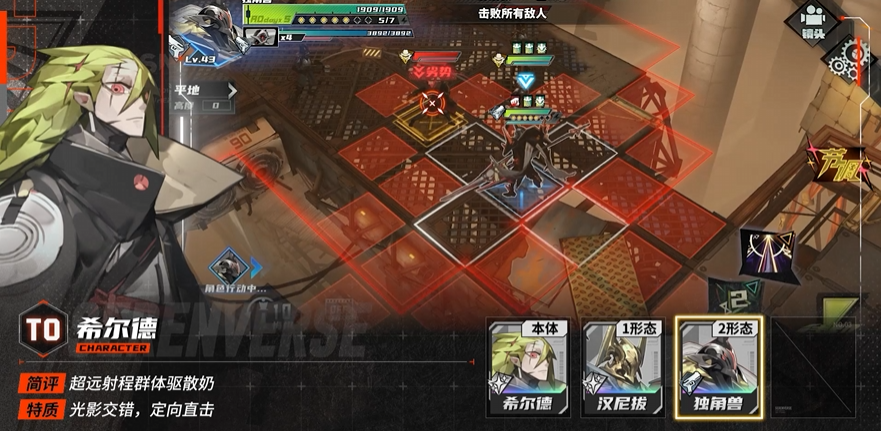The width and height of the screenshot is (881, 431).
Task: Select the 本体 希尔德 form card
Action: coord(527,368)
